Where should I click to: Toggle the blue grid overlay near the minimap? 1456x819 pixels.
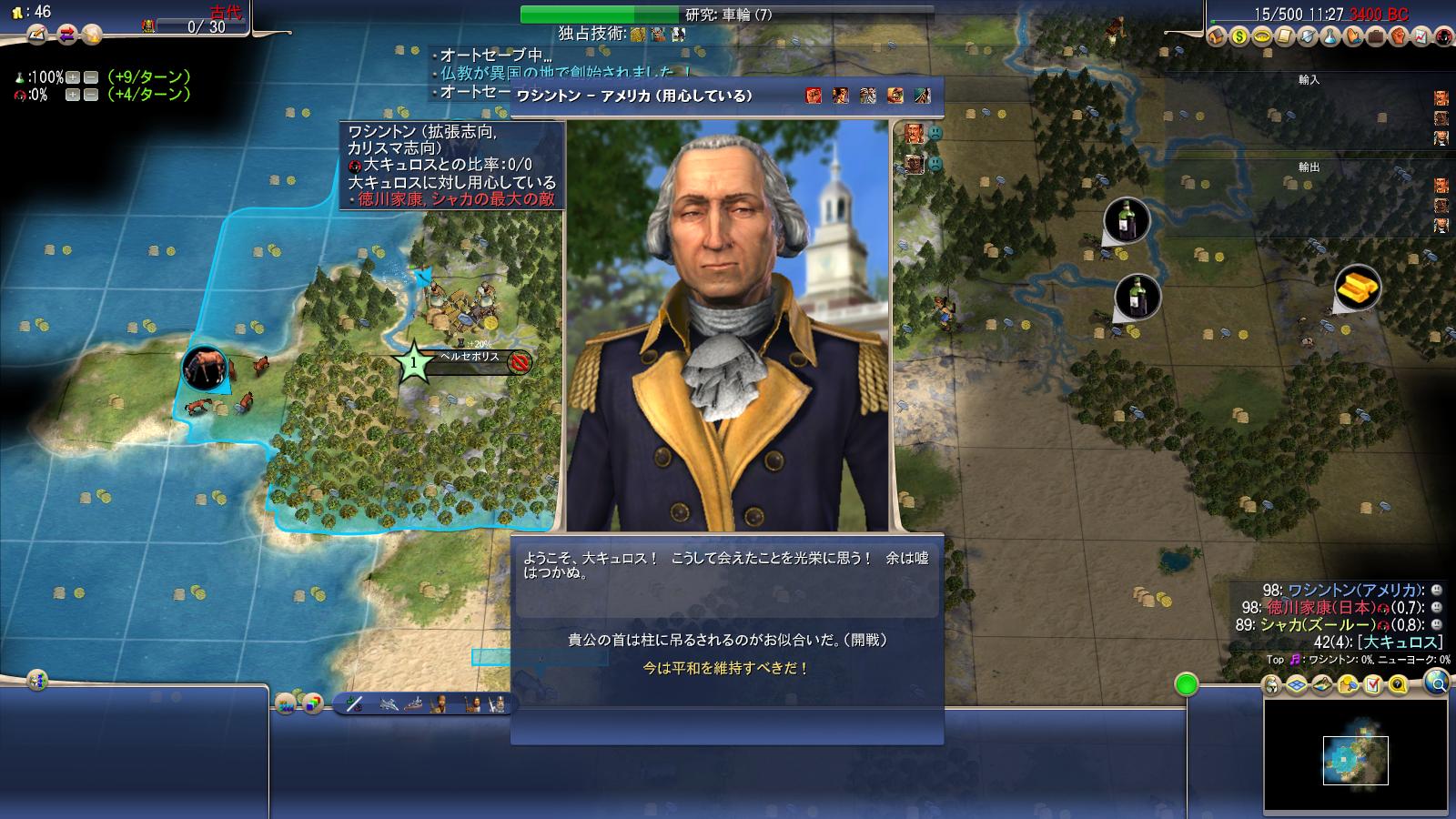point(1295,684)
